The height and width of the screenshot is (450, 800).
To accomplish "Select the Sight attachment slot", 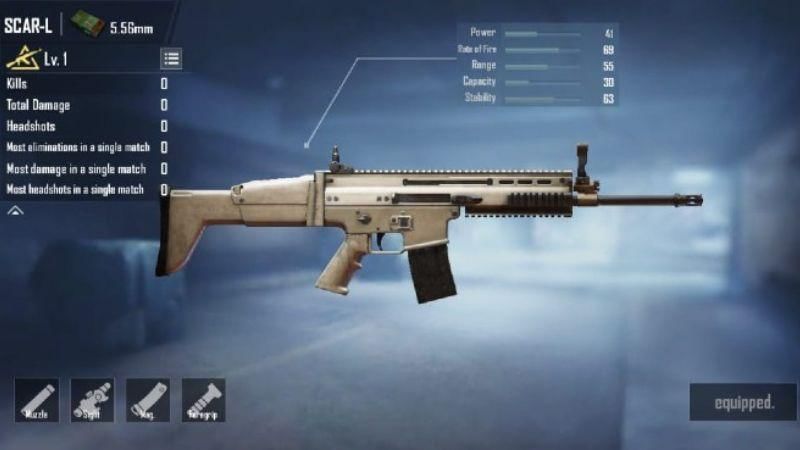I will (x=92, y=399).
